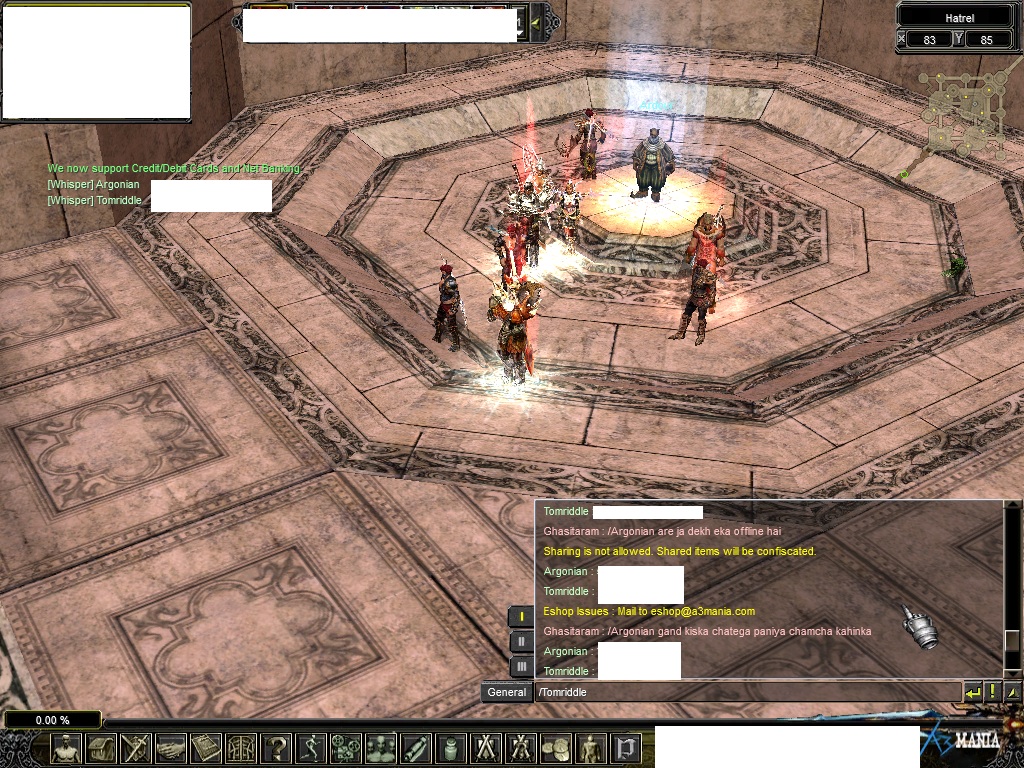The image size is (1024, 768).
Task: Open the three-heads party icon
Action: (381, 748)
